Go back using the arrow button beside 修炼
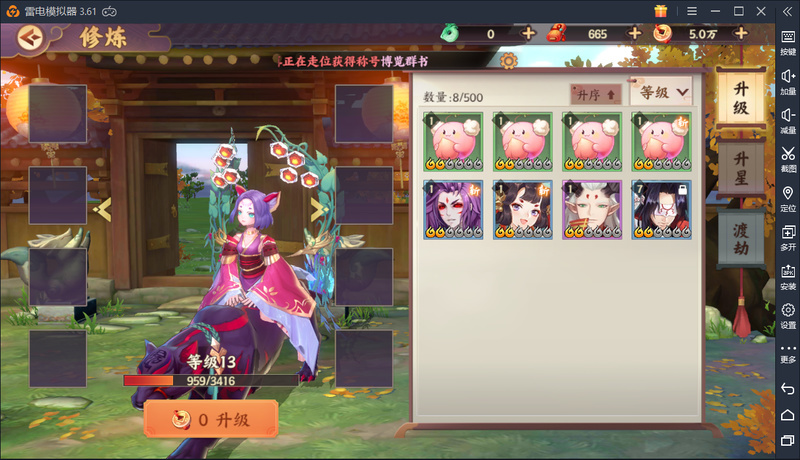 click(32, 38)
